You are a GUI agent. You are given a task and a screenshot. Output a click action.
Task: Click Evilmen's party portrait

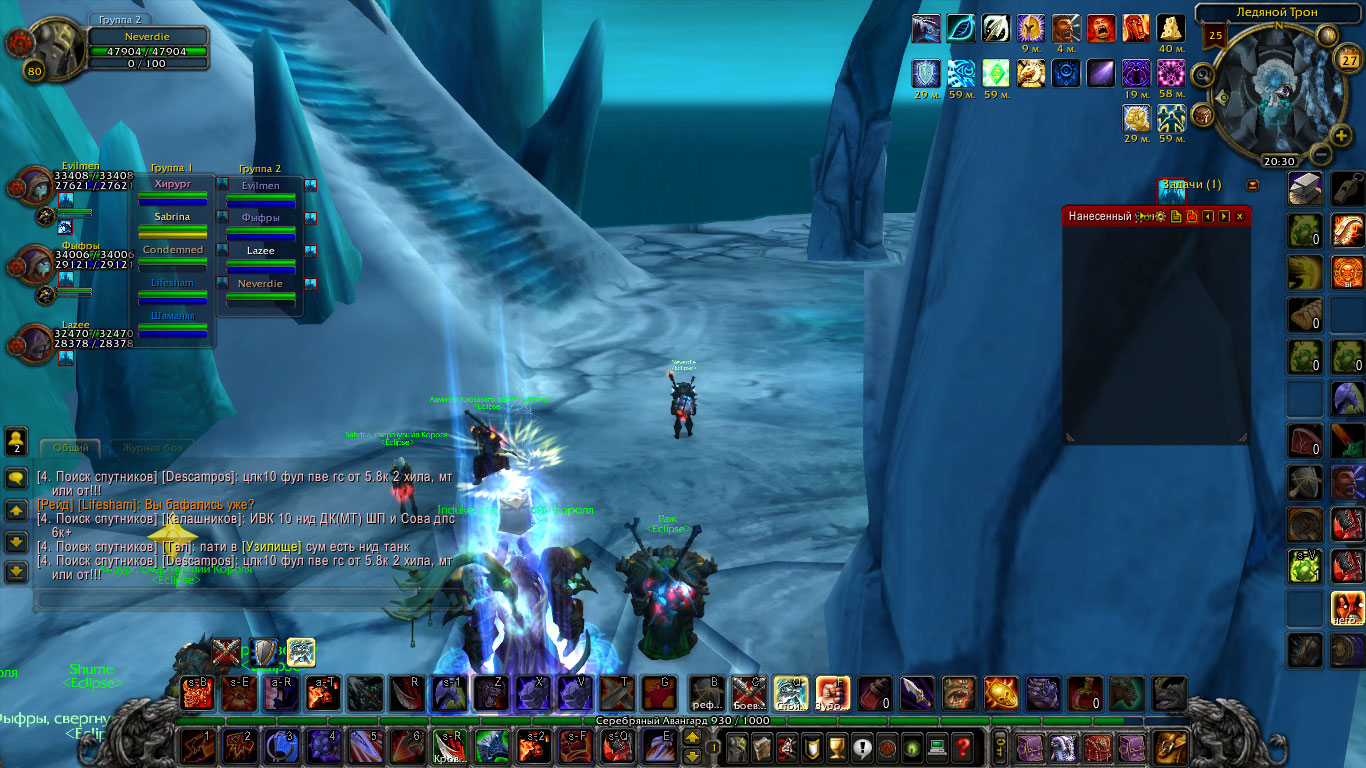(x=32, y=188)
